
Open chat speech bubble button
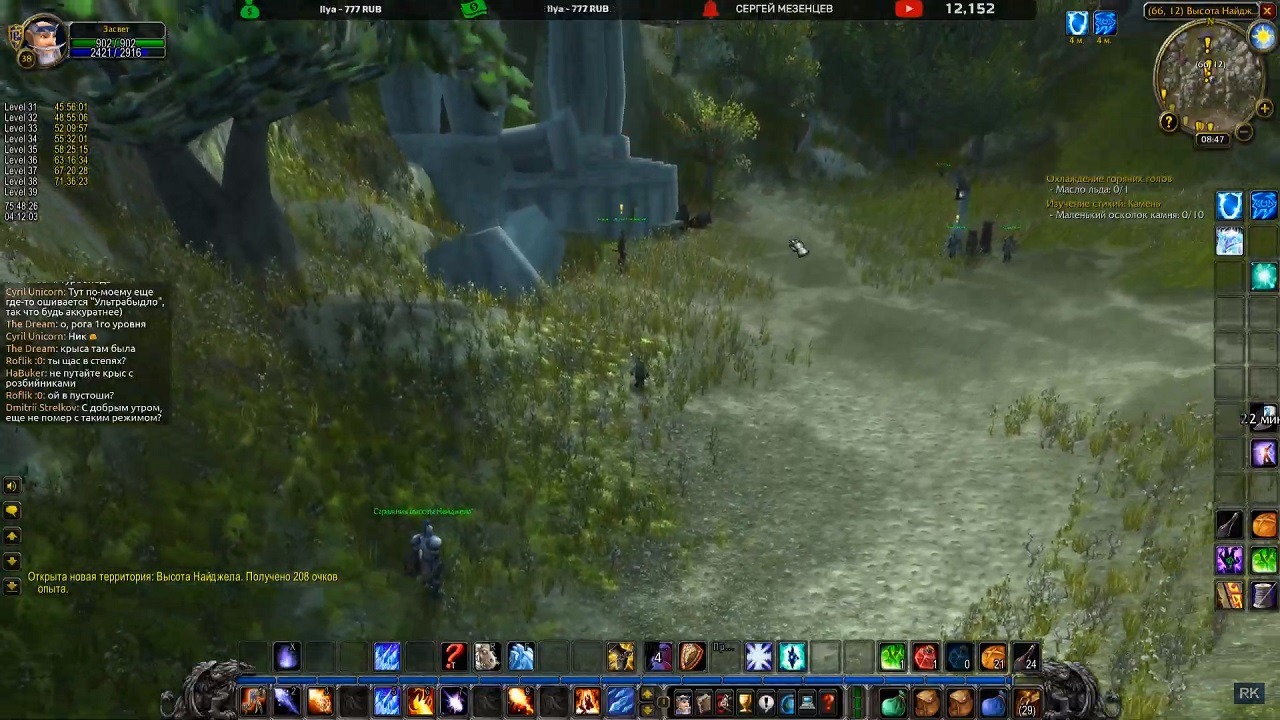click(12, 510)
